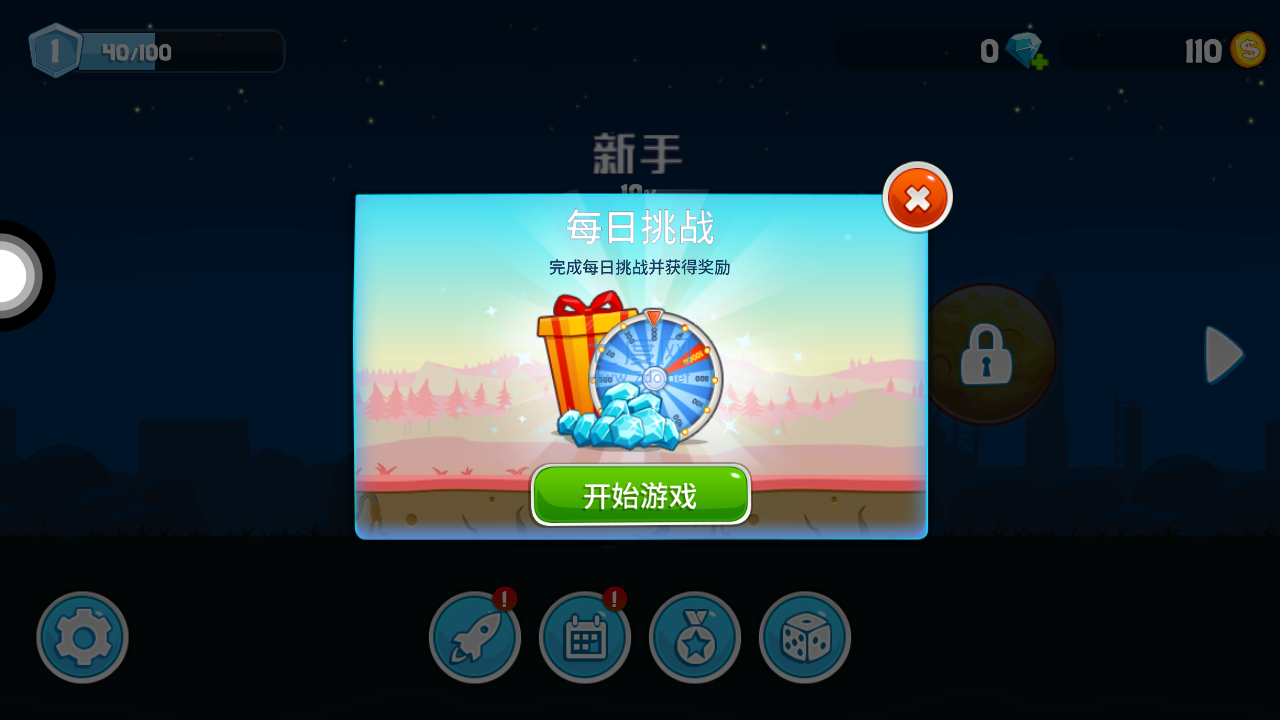Close the 每日挑战 daily challenge dialog
This screenshot has width=1280, height=720.
click(916, 196)
